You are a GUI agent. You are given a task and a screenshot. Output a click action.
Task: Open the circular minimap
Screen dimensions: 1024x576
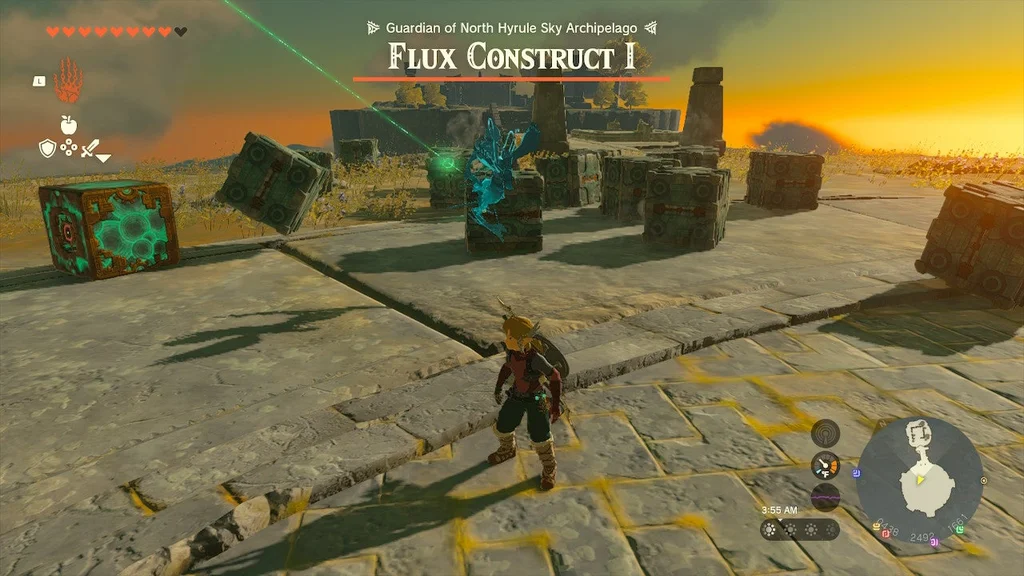(919, 479)
